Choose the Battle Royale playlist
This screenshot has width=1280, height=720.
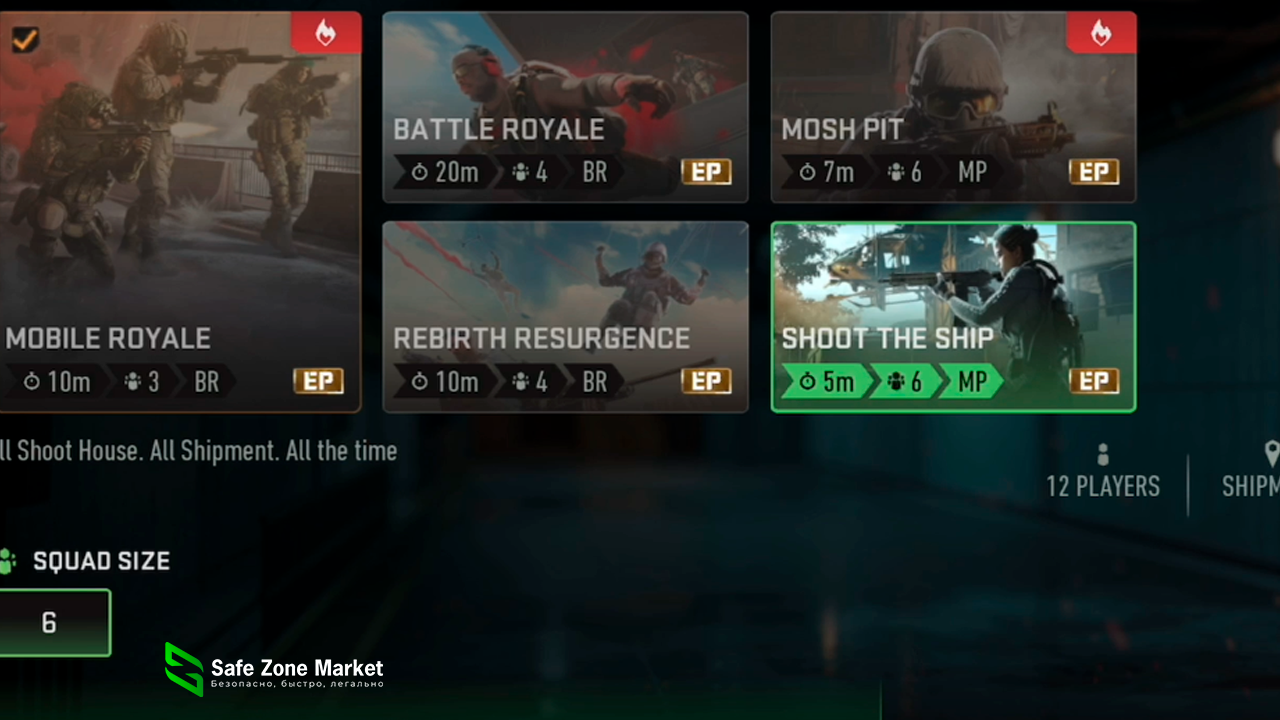(565, 107)
